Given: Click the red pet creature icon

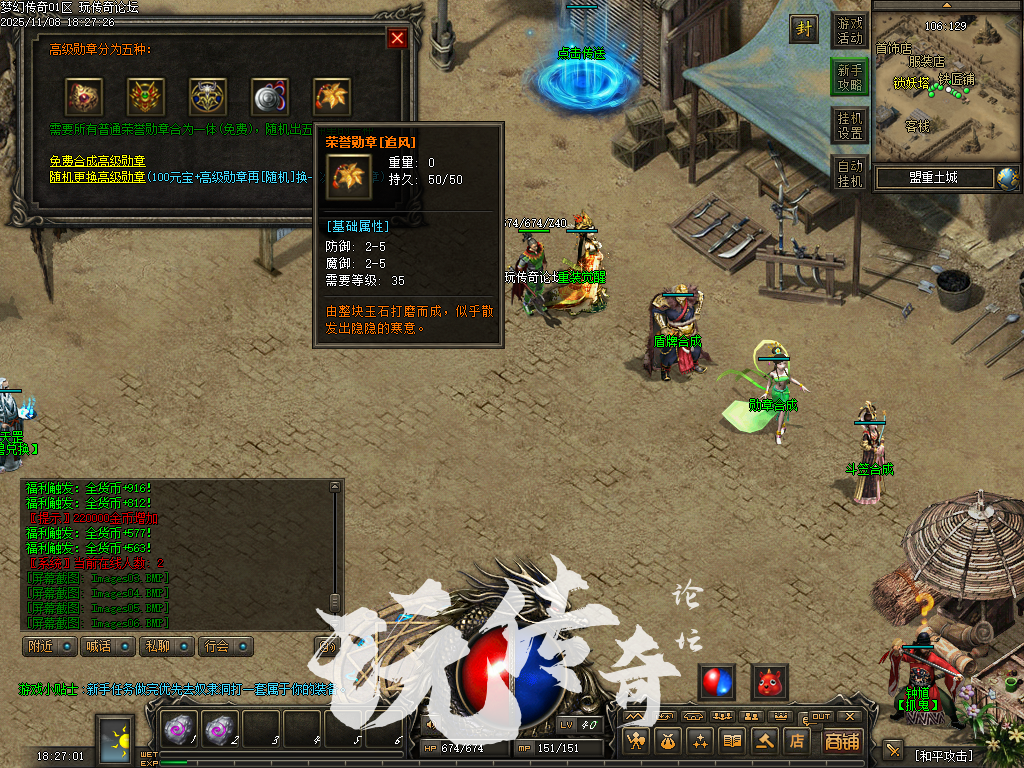Looking at the screenshot, I should pyautogui.click(x=769, y=682).
